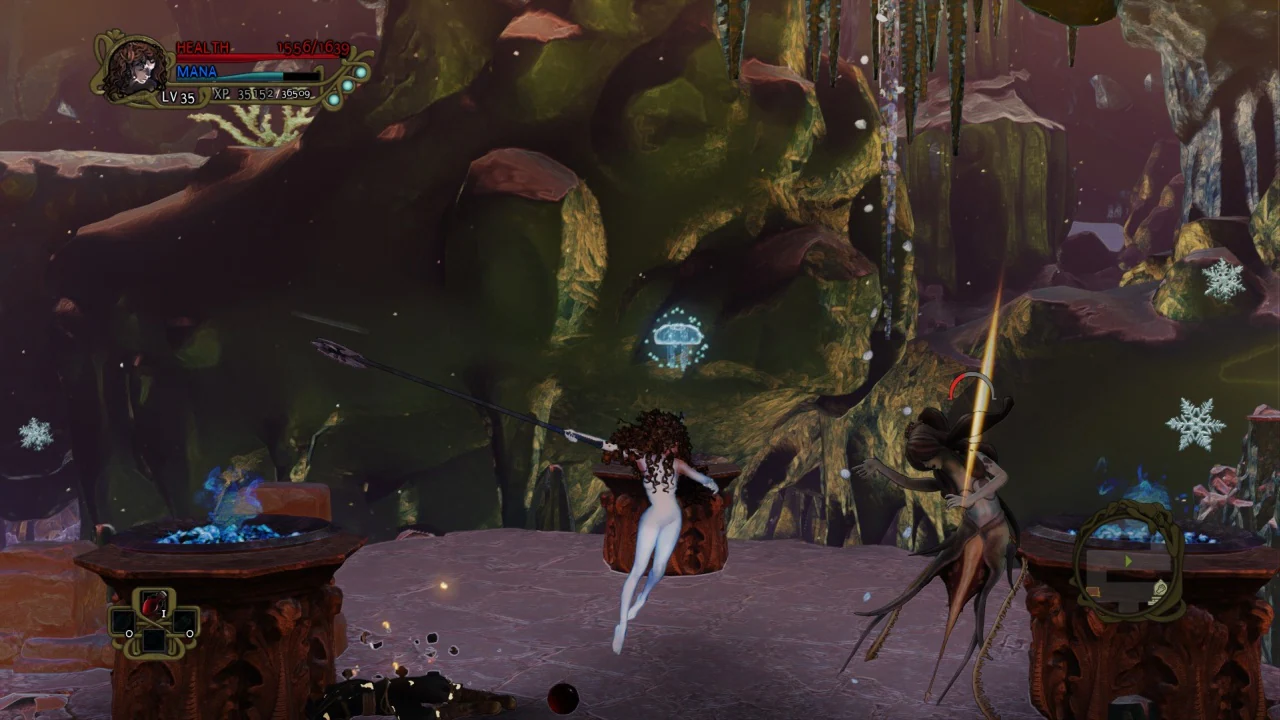This screenshot has width=1280, height=720.
Task: Toggle the bottom empty item slot
Action: (156, 641)
